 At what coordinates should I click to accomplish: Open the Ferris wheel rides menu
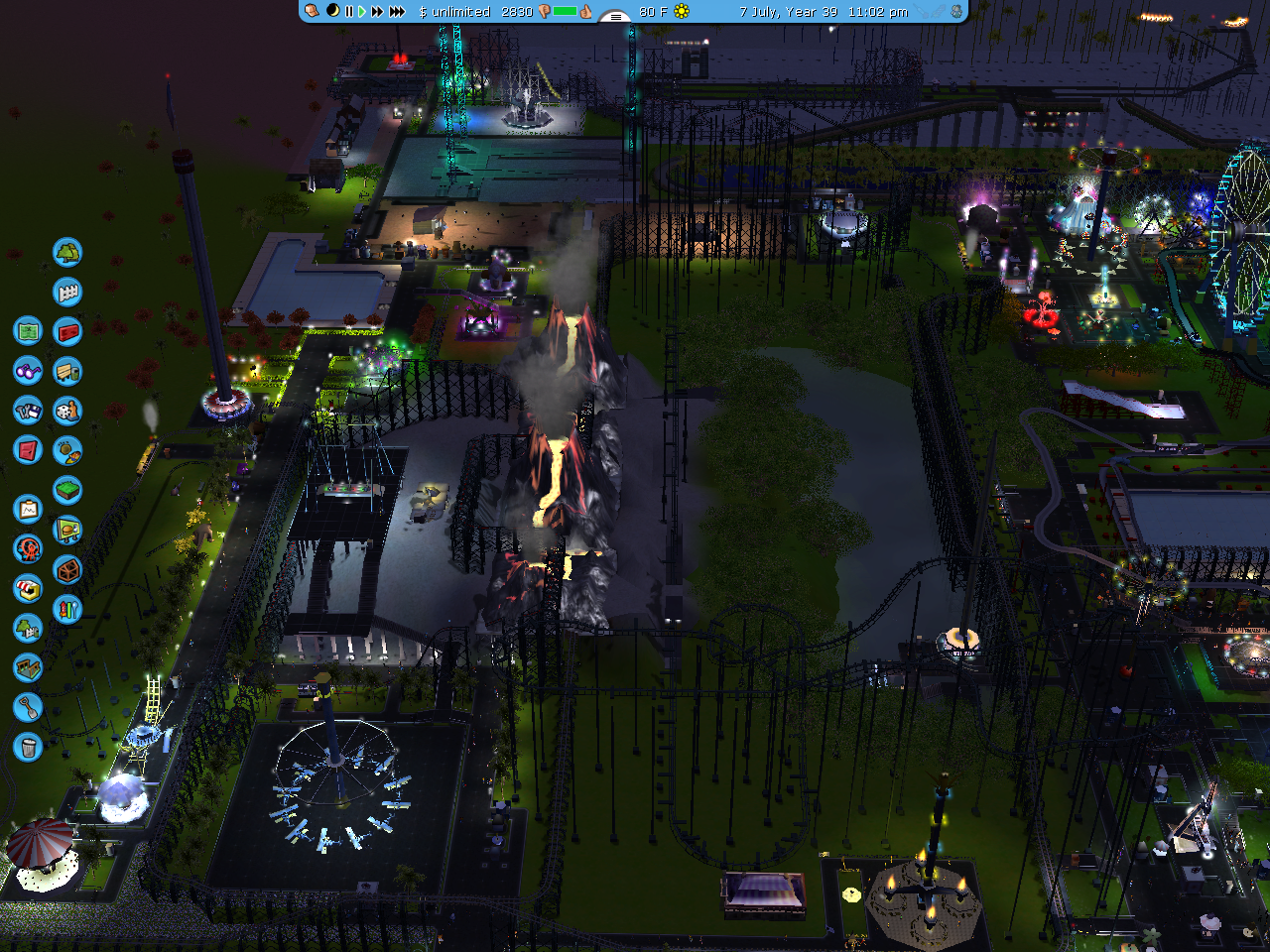pos(28,548)
